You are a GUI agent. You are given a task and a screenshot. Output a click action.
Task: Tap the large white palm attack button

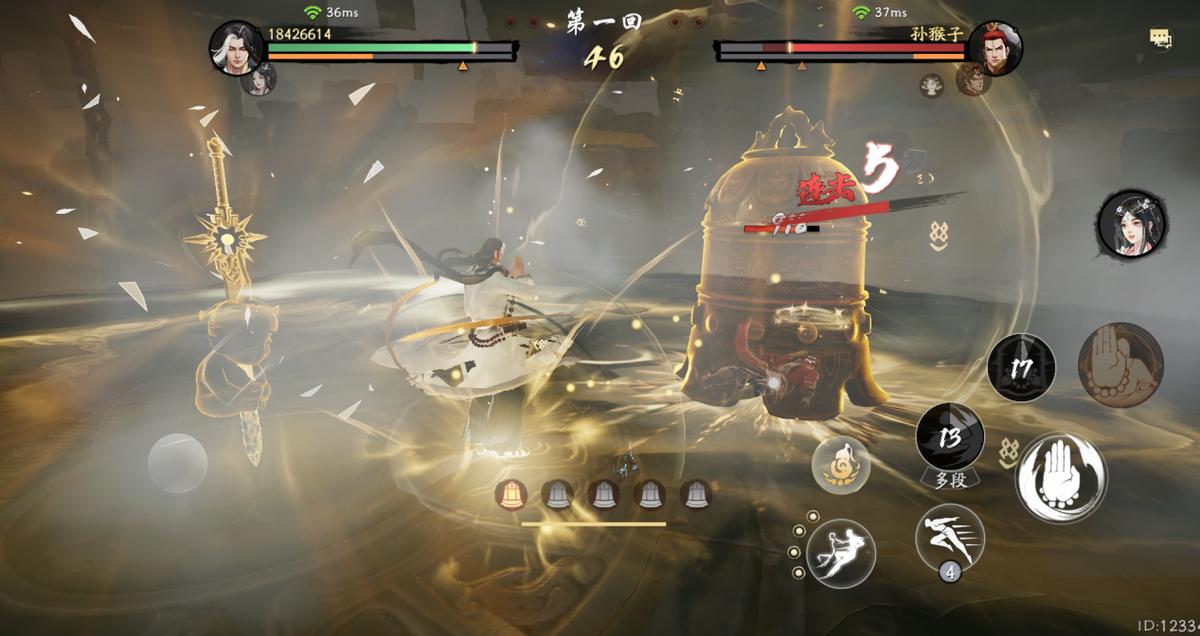1060,477
